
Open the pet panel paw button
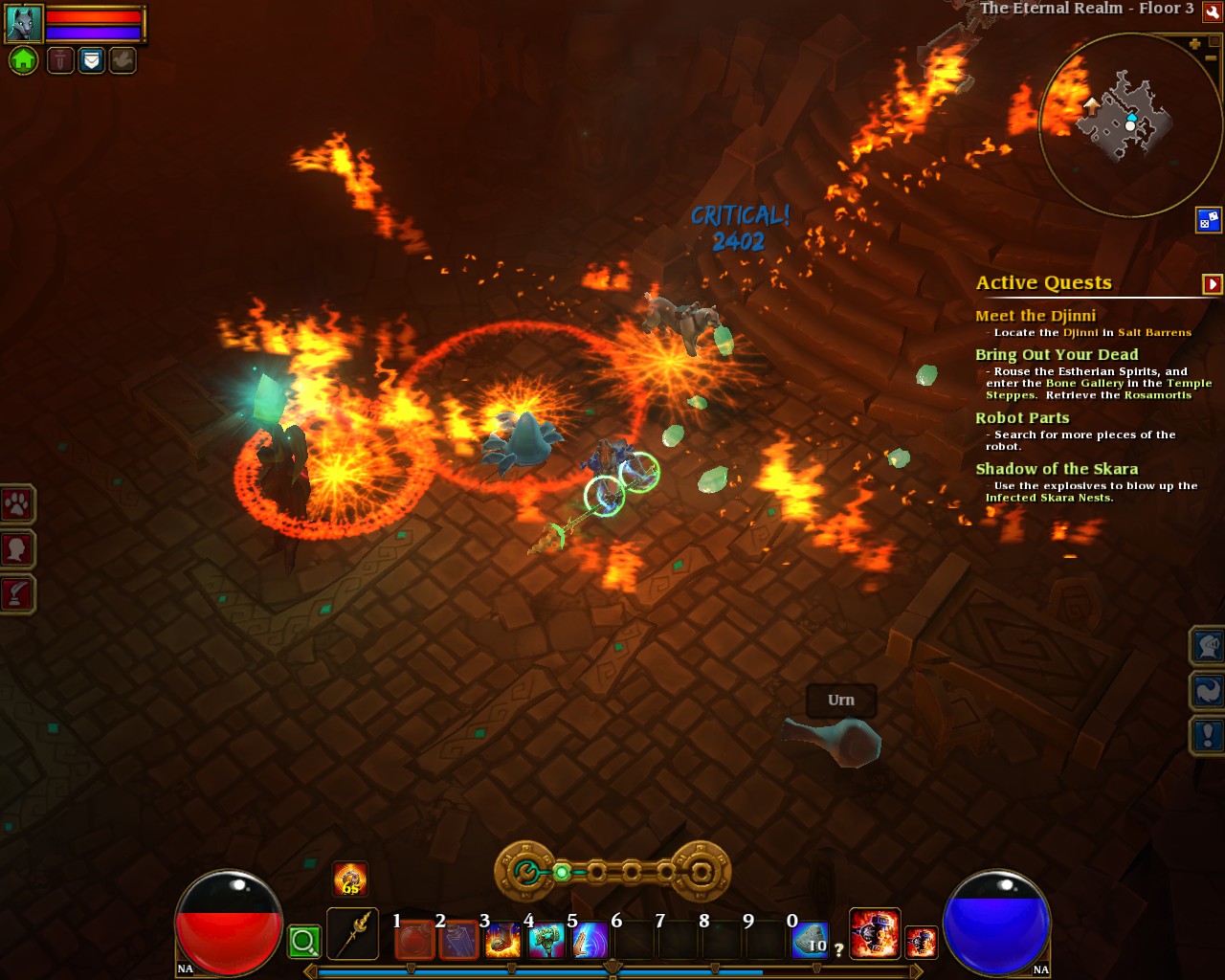[x=17, y=504]
